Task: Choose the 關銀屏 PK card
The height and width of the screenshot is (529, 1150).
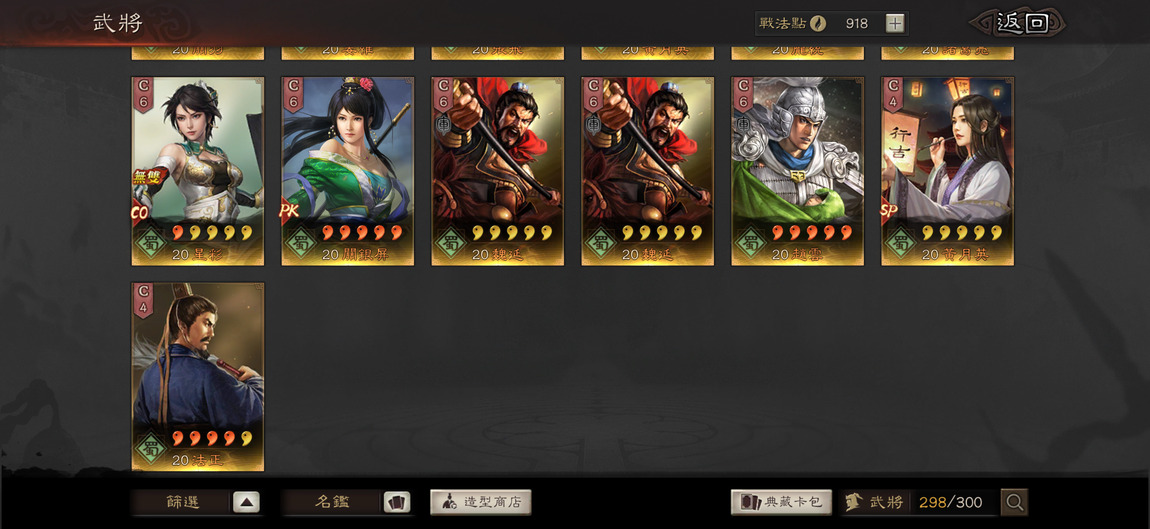Action: [348, 171]
